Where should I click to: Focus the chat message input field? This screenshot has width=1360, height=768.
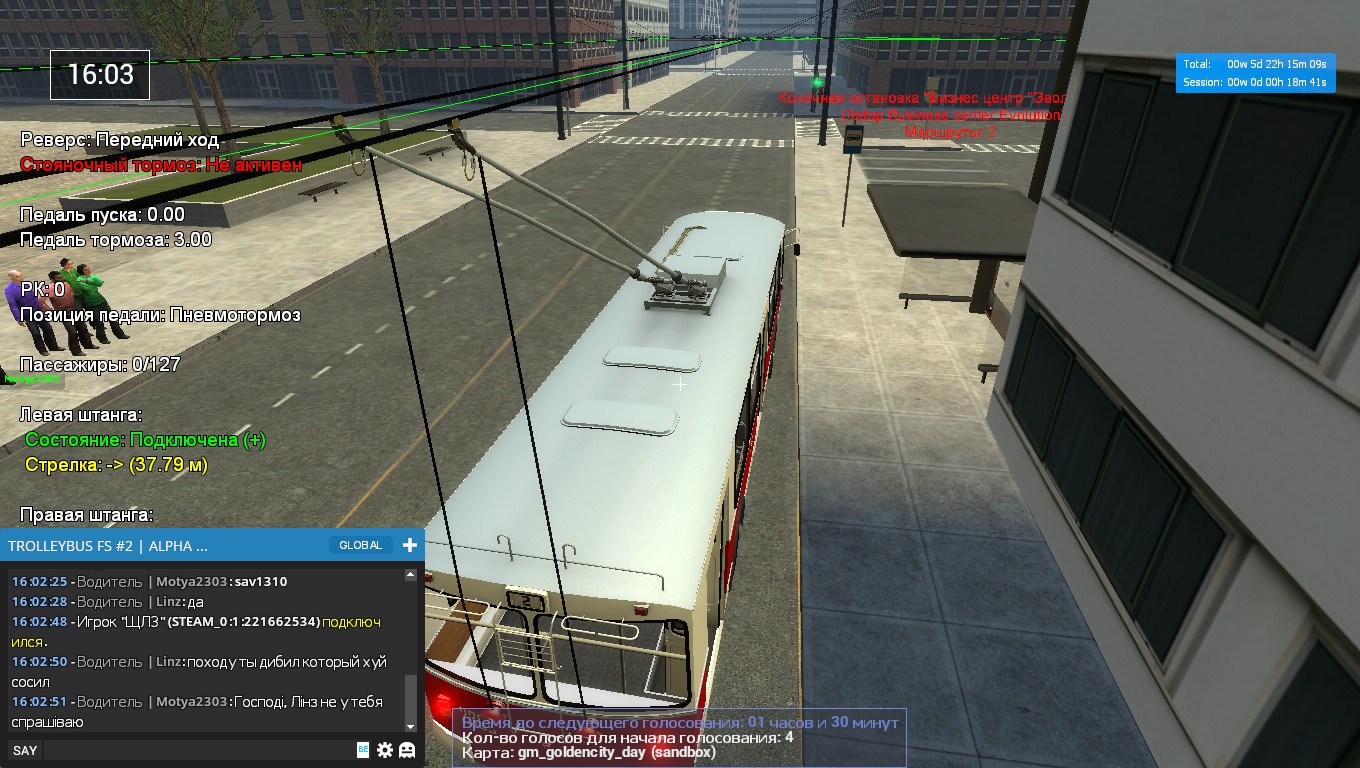click(198, 750)
